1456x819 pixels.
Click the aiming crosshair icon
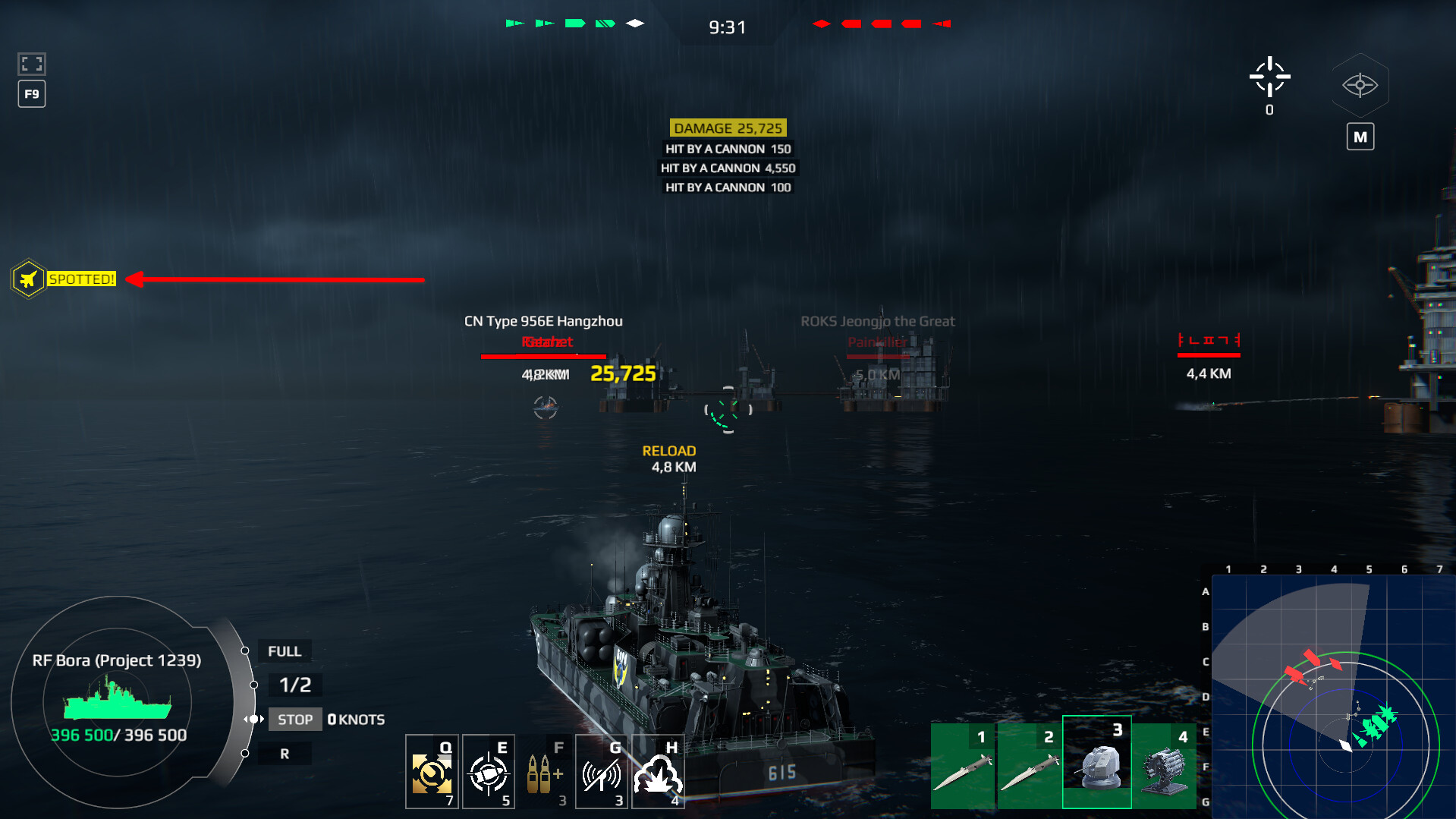pyautogui.click(x=1269, y=77)
